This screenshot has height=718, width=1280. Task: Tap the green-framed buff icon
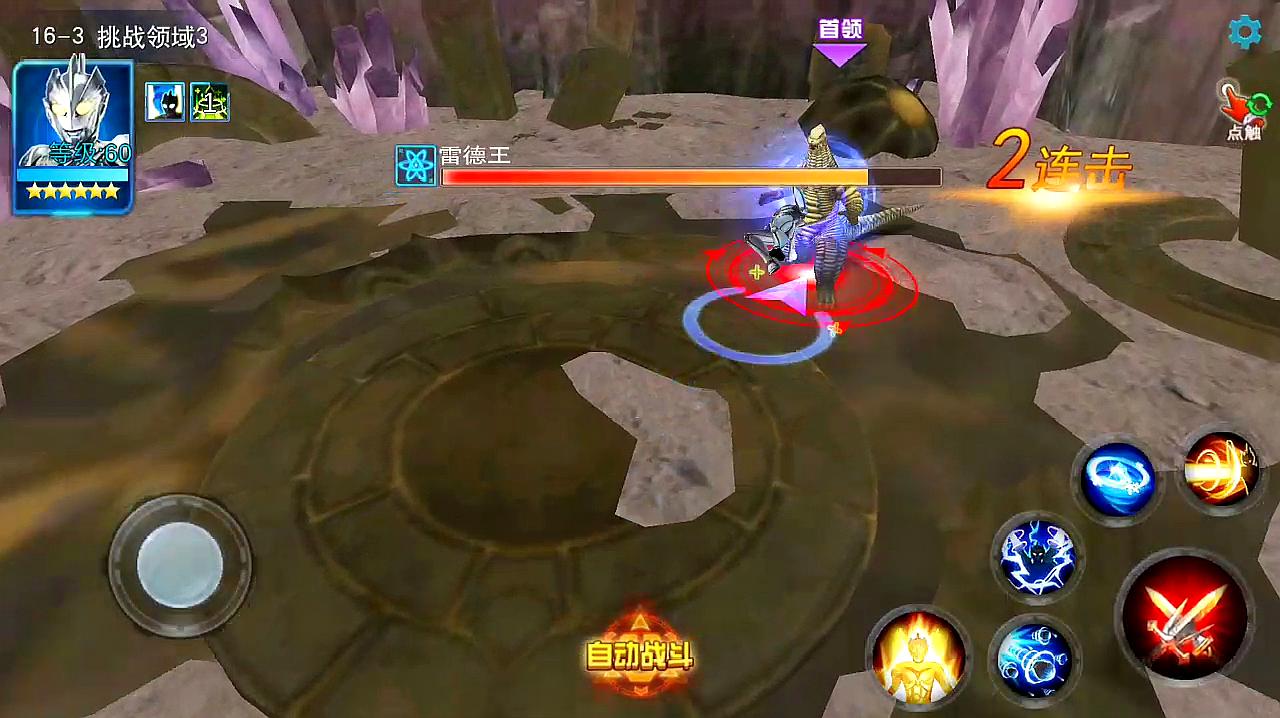[210, 102]
